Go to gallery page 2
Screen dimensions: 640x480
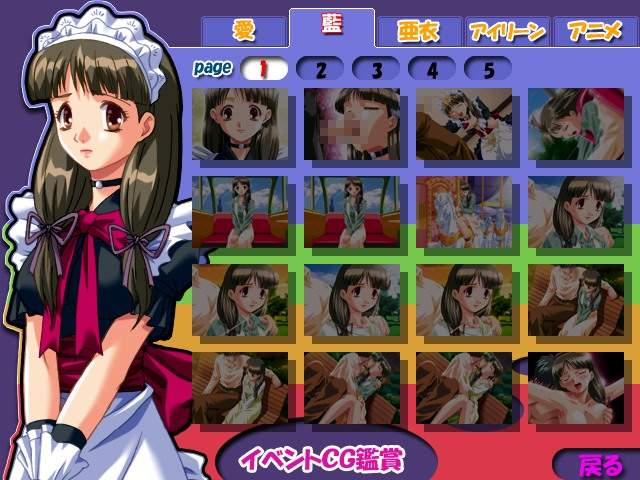pyautogui.click(x=320, y=69)
